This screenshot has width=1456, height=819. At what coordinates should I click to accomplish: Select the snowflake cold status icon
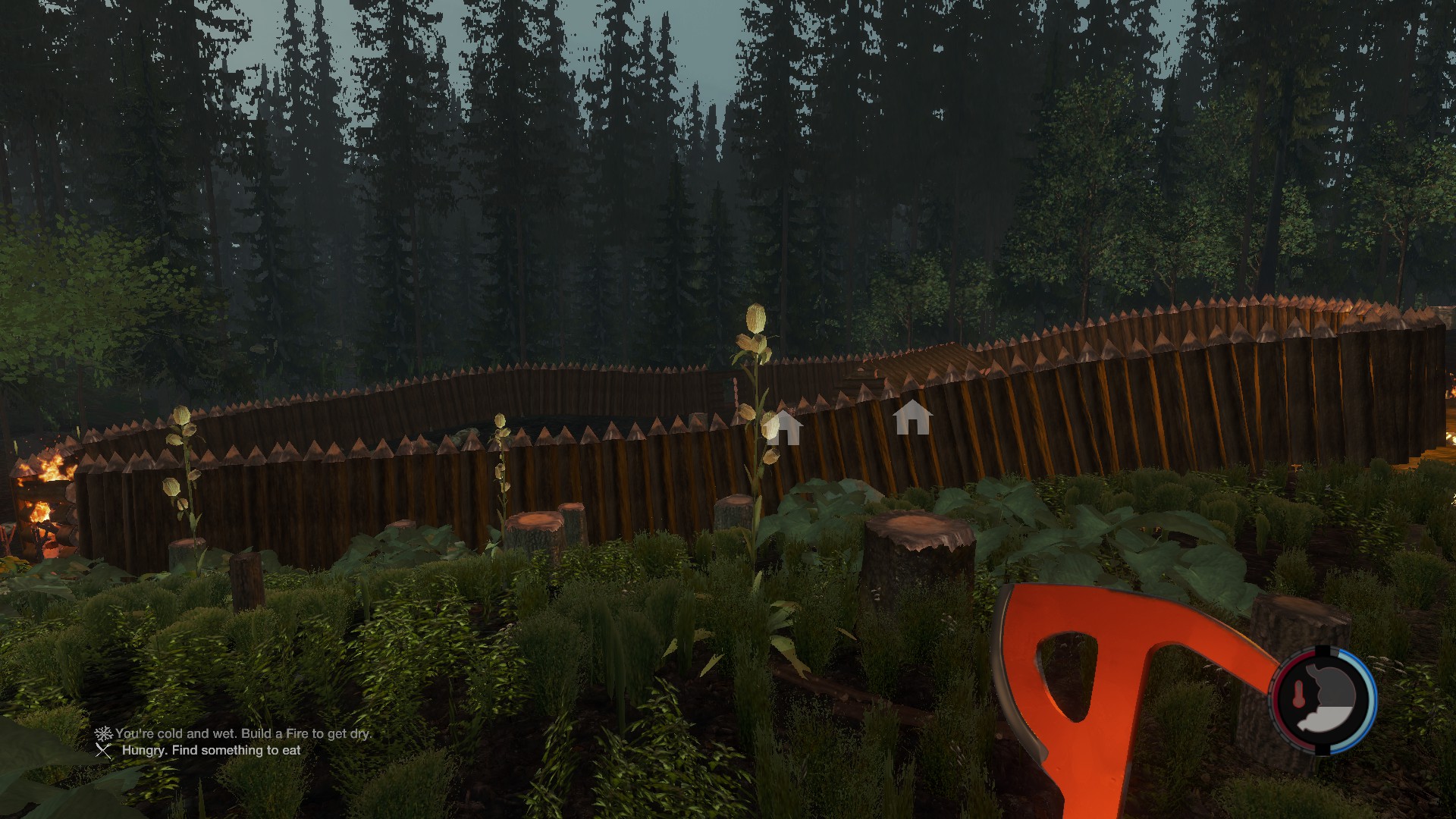click(x=103, y=733)
